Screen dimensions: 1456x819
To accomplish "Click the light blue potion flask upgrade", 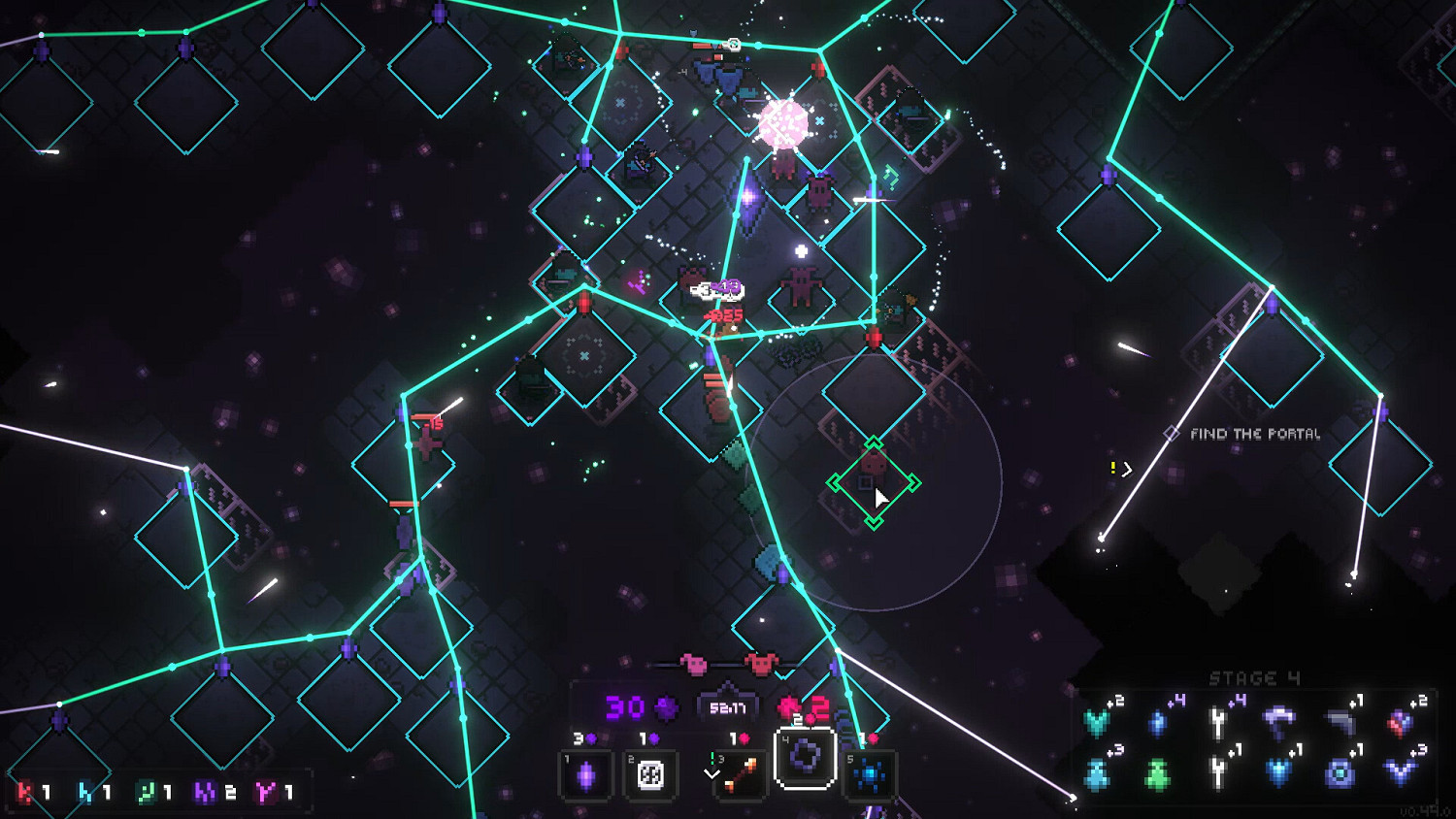I will point(1097,774).
